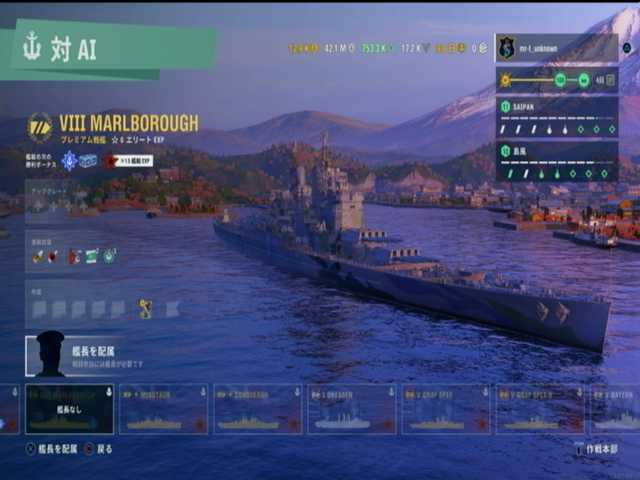This screenshot has width=640, height=480.
Task: Select the 艦長なし ship card in carousel
Action: coord(69,409)
